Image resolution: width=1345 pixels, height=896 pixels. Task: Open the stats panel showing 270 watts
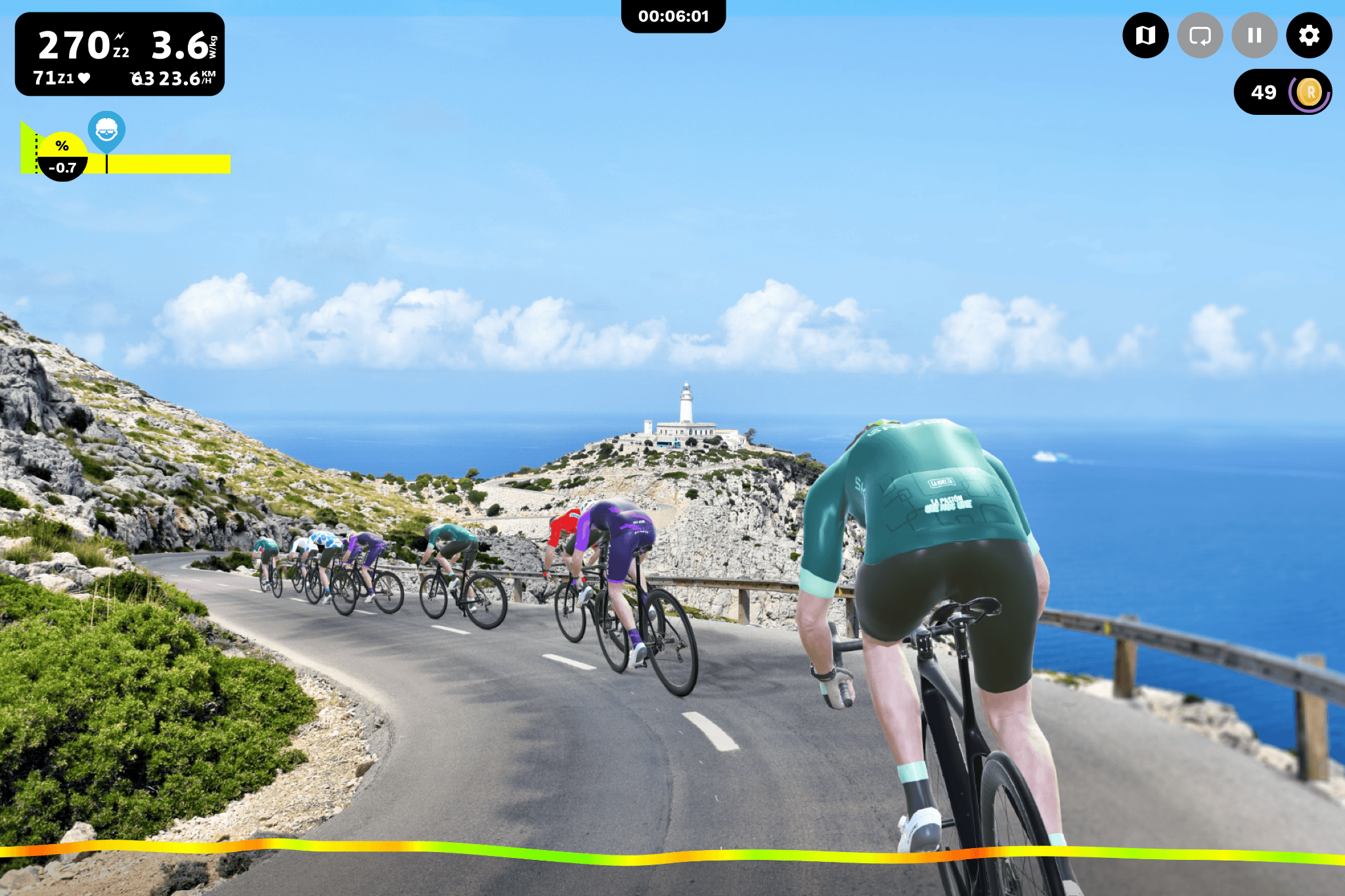(x=76, y=45)
